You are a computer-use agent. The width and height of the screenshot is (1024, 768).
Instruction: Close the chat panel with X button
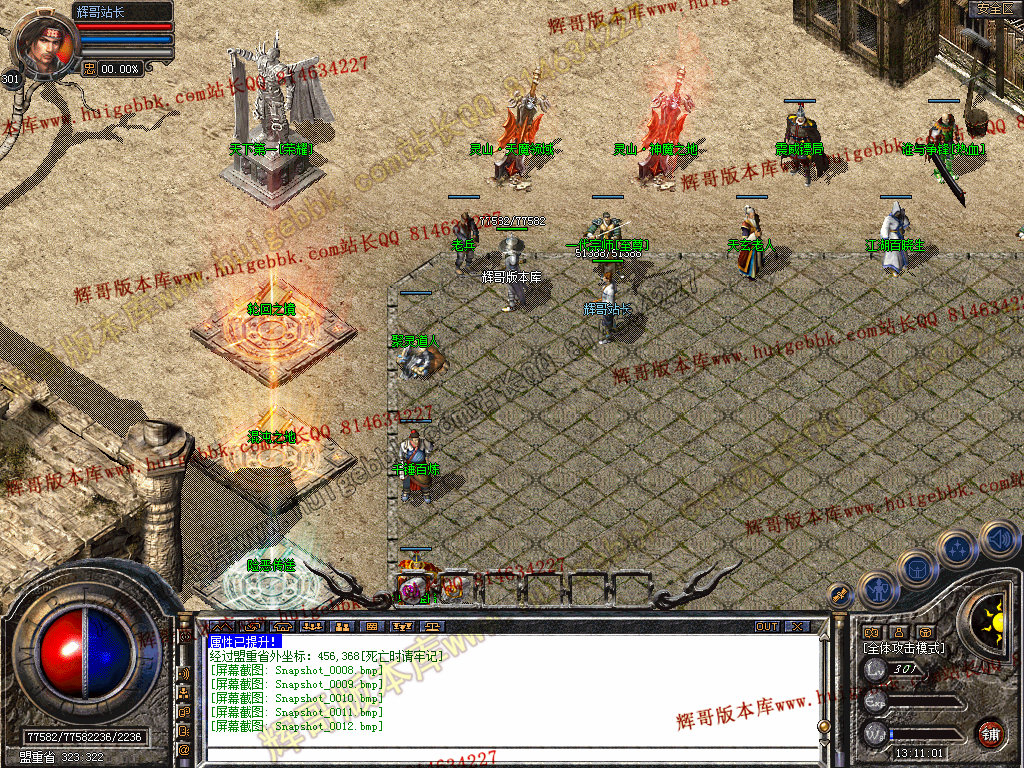(x=797, y=627)
